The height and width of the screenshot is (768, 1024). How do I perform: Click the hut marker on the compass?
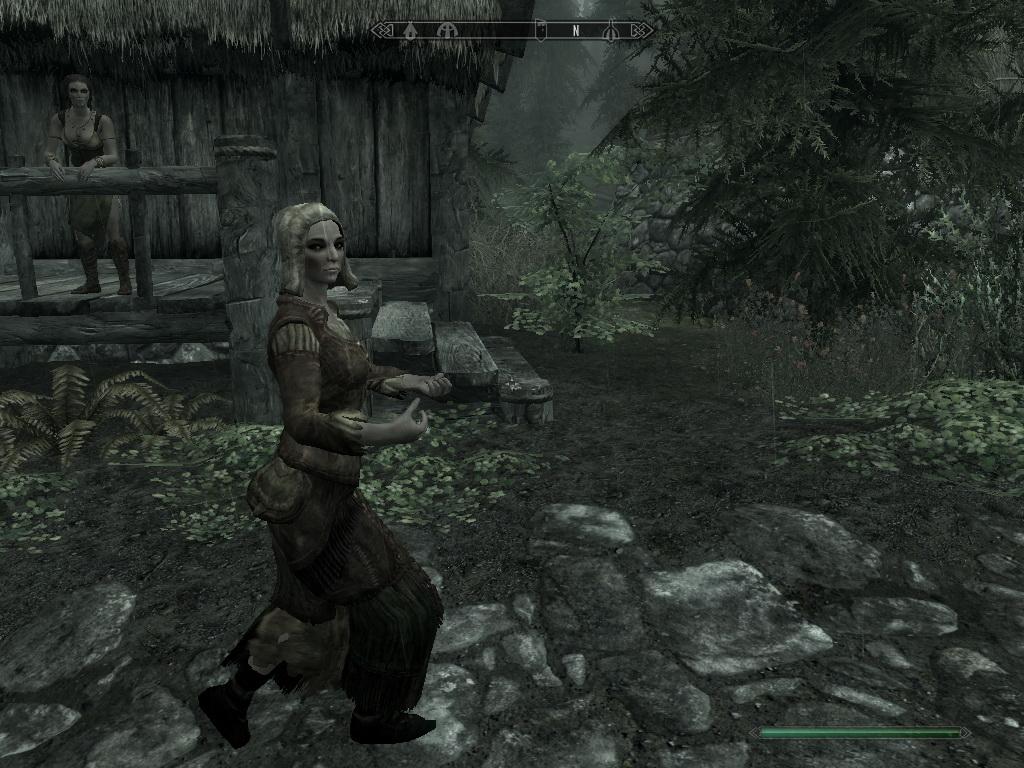[410, 30]
